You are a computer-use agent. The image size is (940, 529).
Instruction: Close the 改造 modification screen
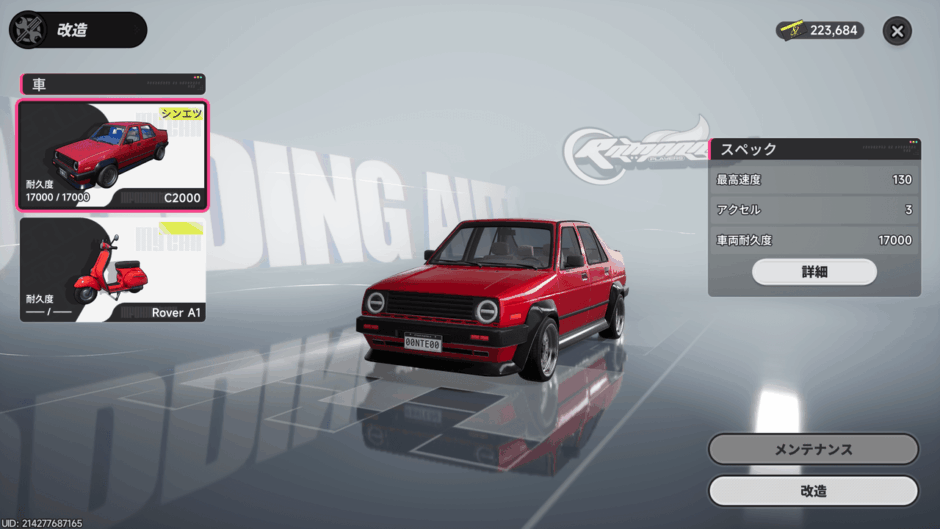coord(897,31)
